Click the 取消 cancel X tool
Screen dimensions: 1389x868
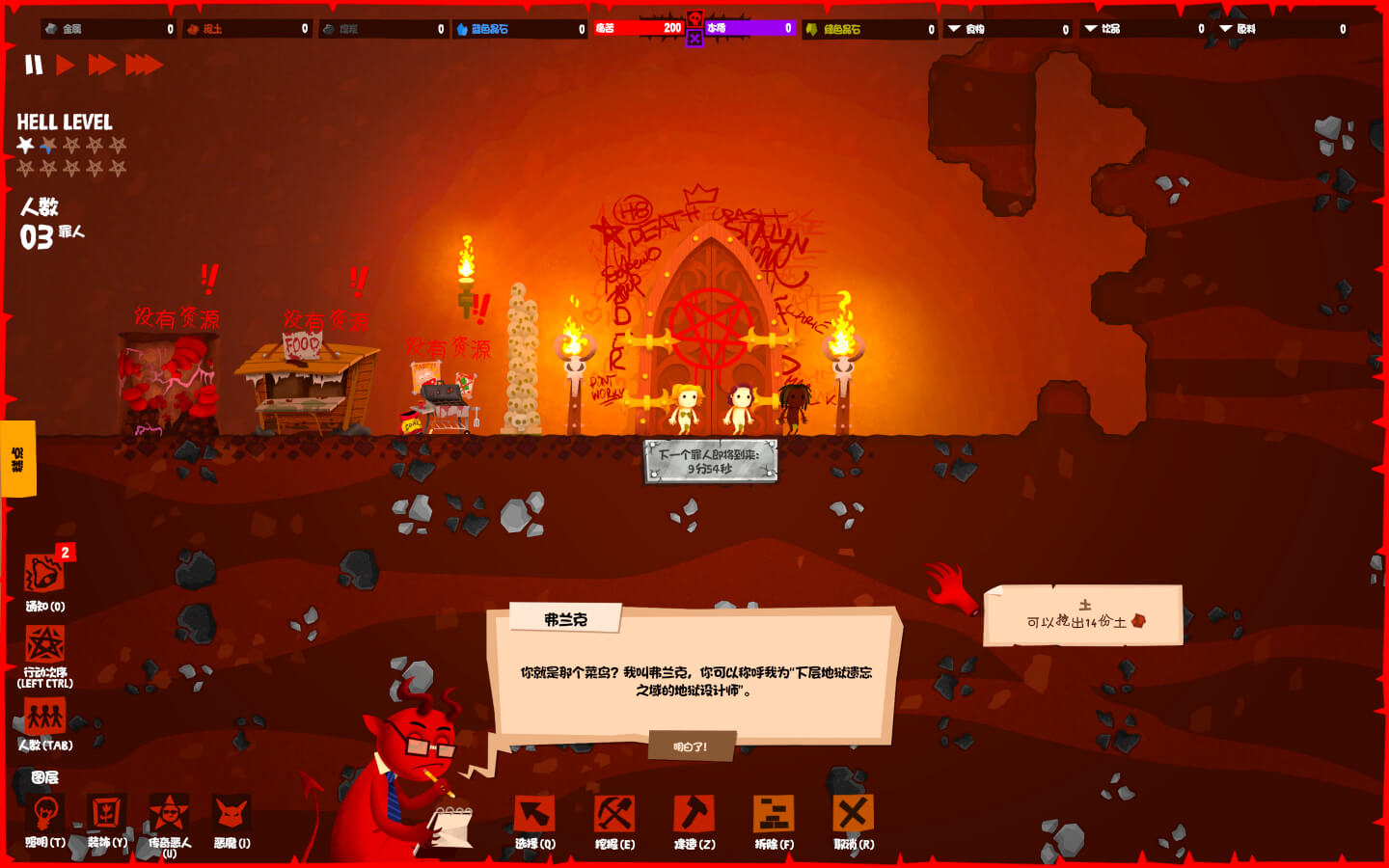coord(854,815)
